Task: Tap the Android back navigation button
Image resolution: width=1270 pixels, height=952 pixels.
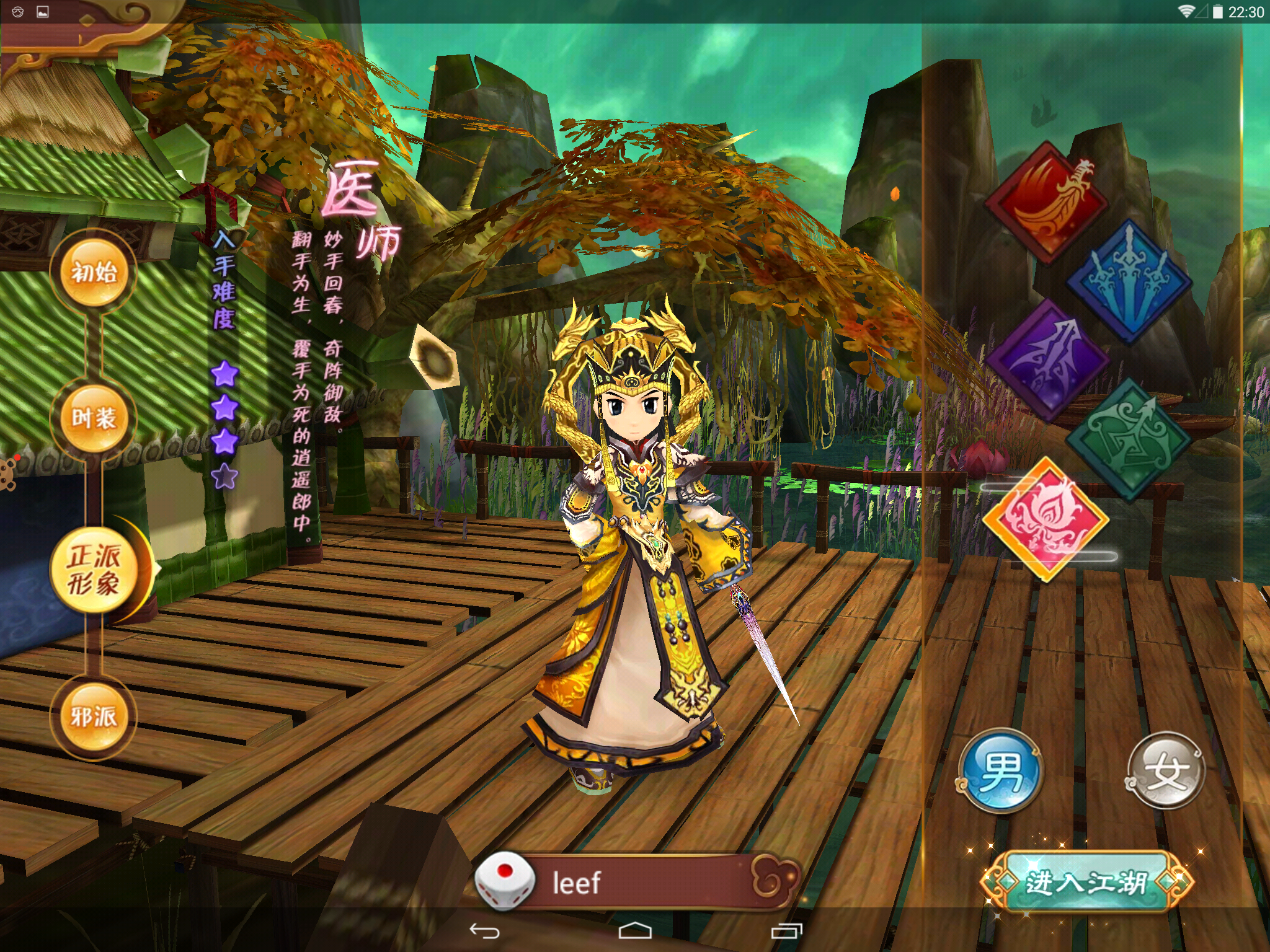Action: pos(484,931)
